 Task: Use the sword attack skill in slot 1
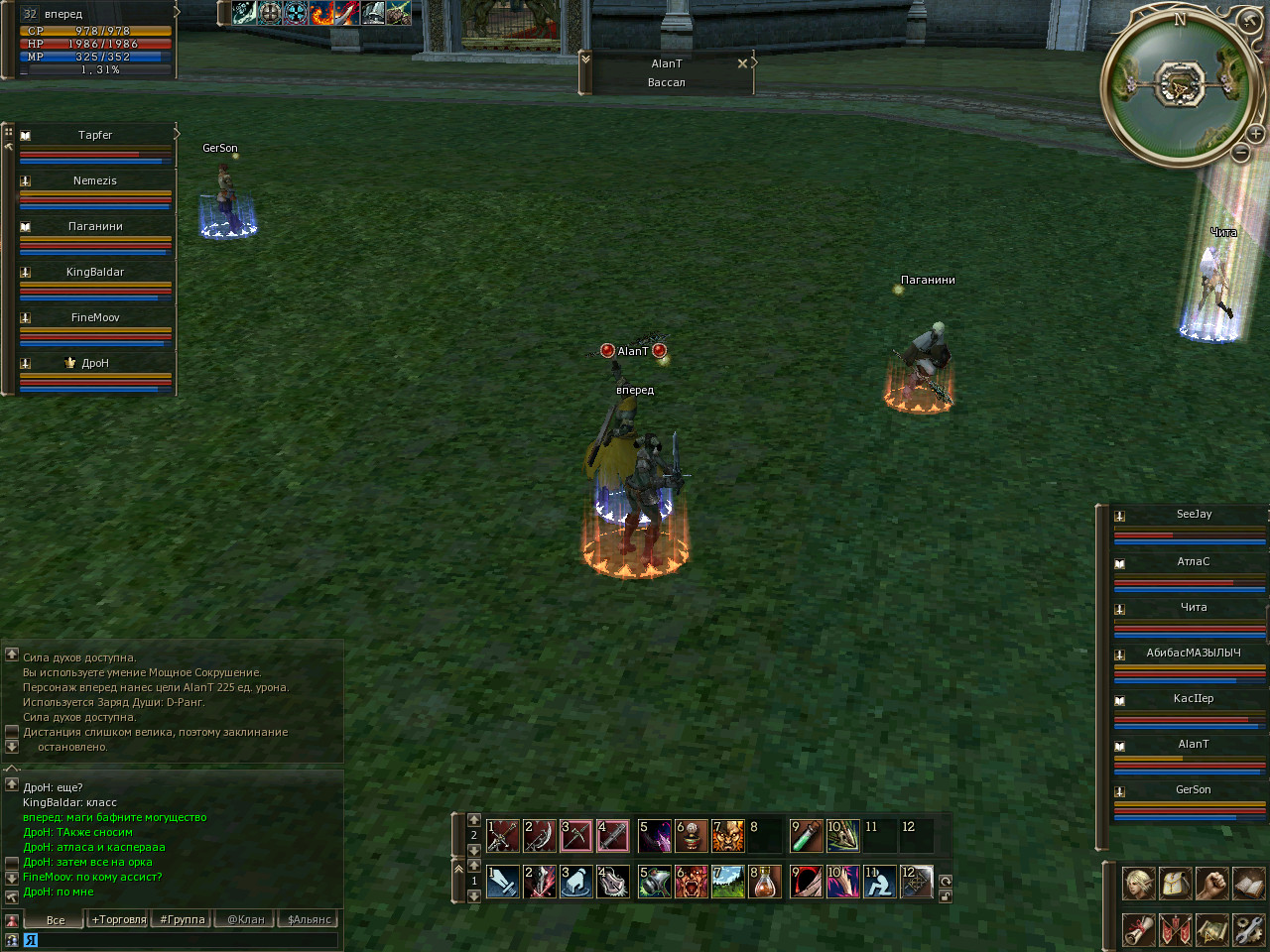(503, 882)
